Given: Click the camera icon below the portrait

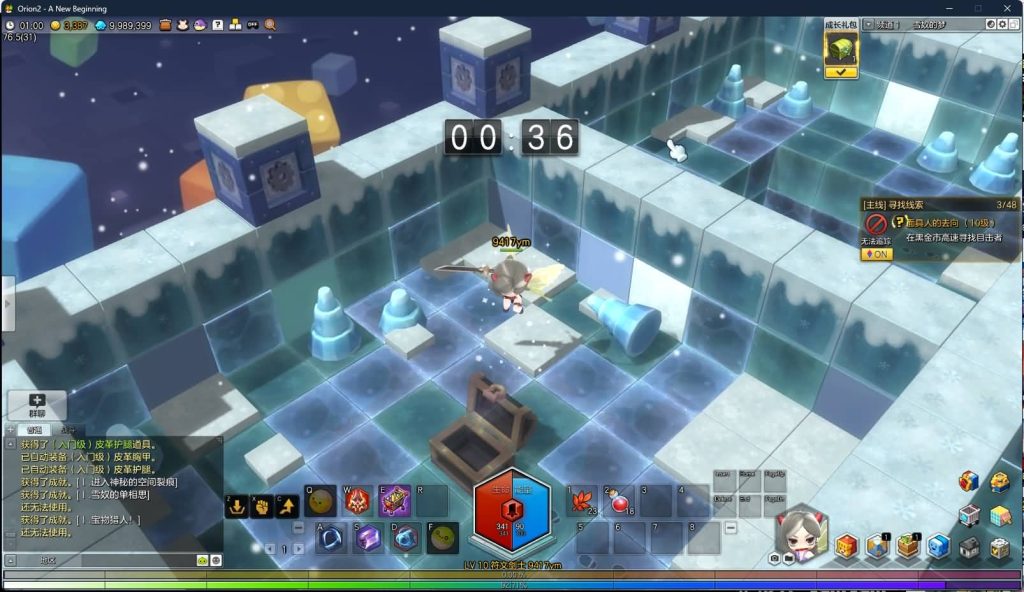Looking at the screenshot, I should [775, 558].
